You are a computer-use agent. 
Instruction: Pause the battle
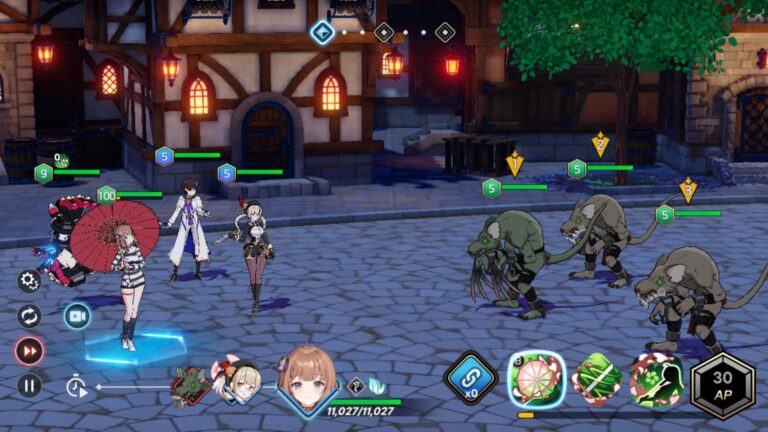pos(29,385)
